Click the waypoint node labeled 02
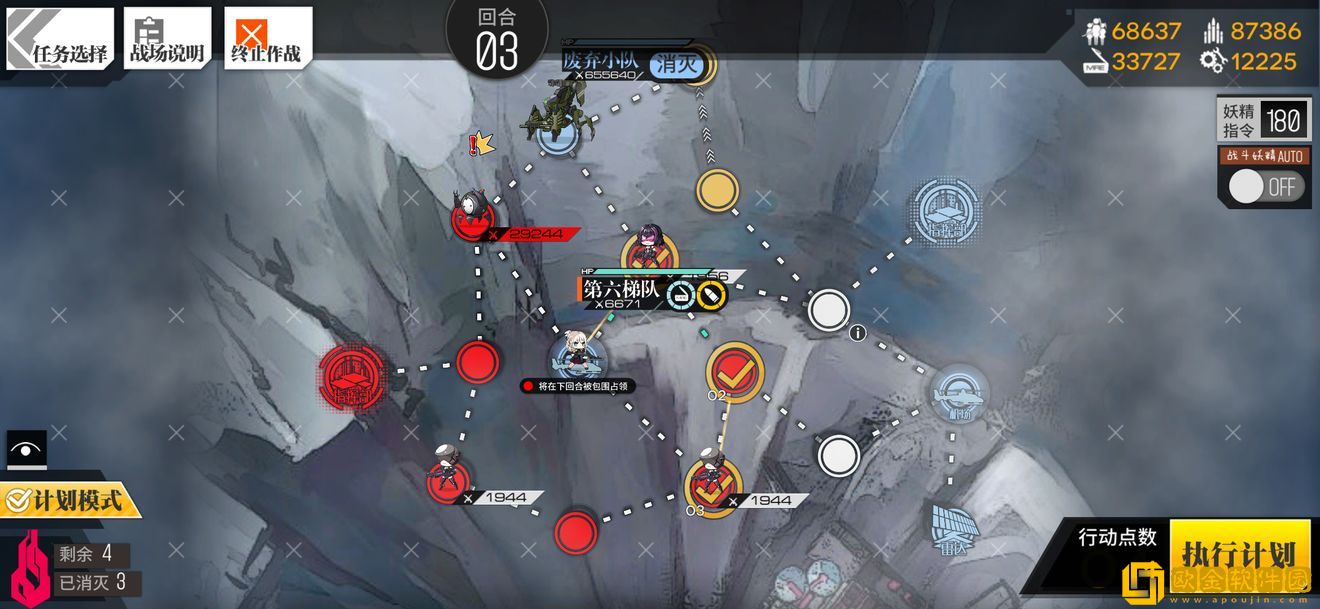The image size is (1320, 609). click(735, 371)
